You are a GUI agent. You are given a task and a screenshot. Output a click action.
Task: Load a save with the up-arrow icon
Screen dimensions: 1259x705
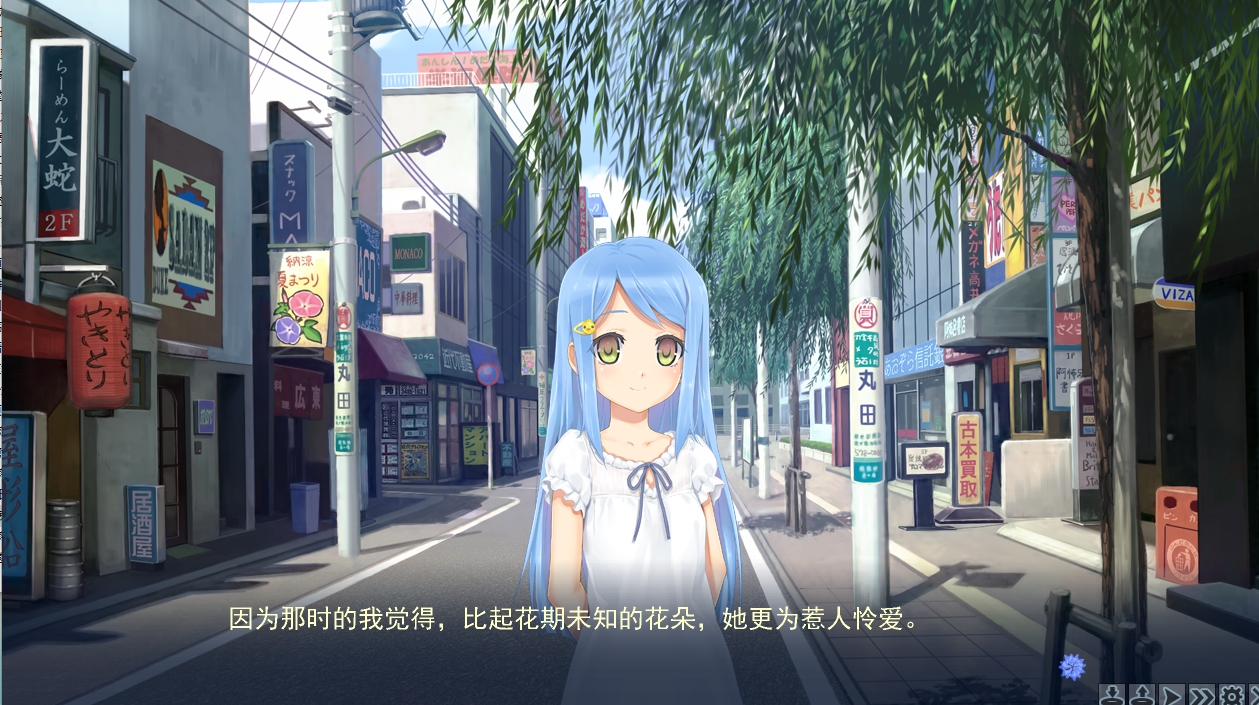tap(1143, 695)
